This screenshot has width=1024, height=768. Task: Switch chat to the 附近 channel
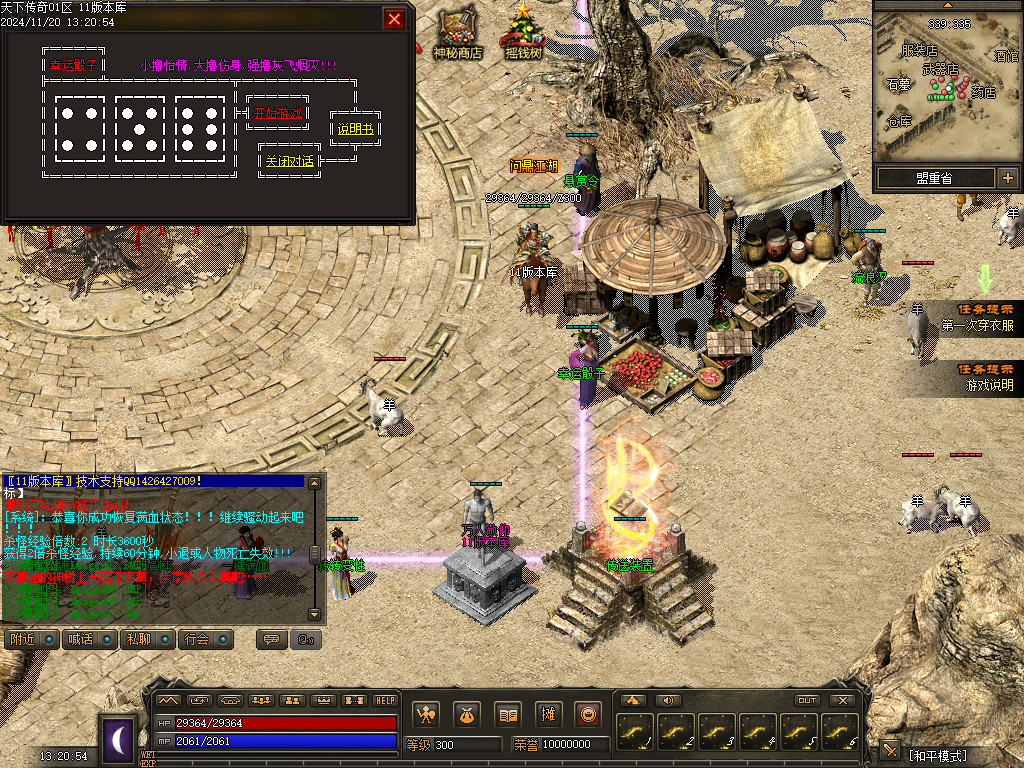pos(29,639)
